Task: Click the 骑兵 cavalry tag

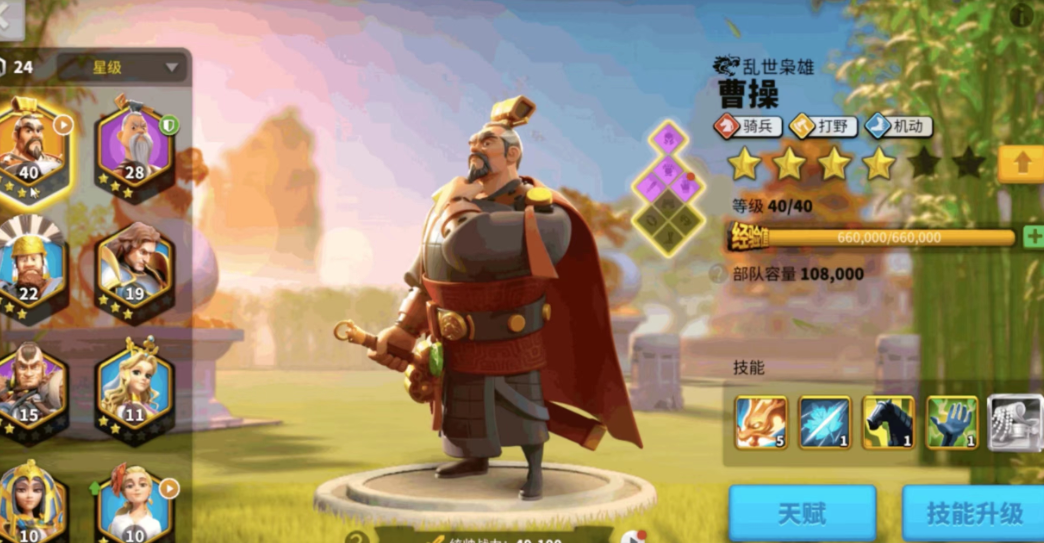Action: point(748,126)
